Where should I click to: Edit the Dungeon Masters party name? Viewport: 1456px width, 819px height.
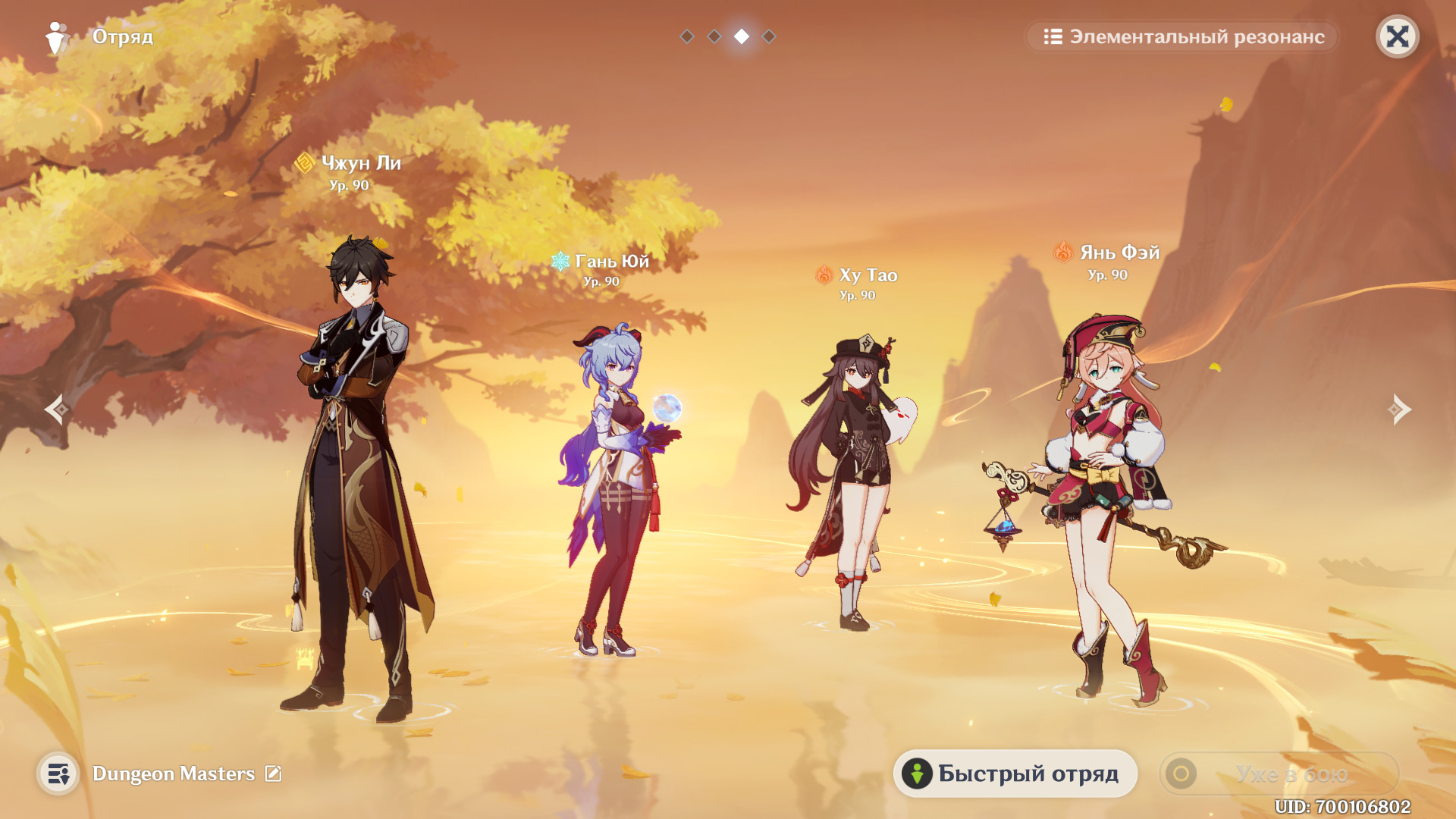click(273, 773)
